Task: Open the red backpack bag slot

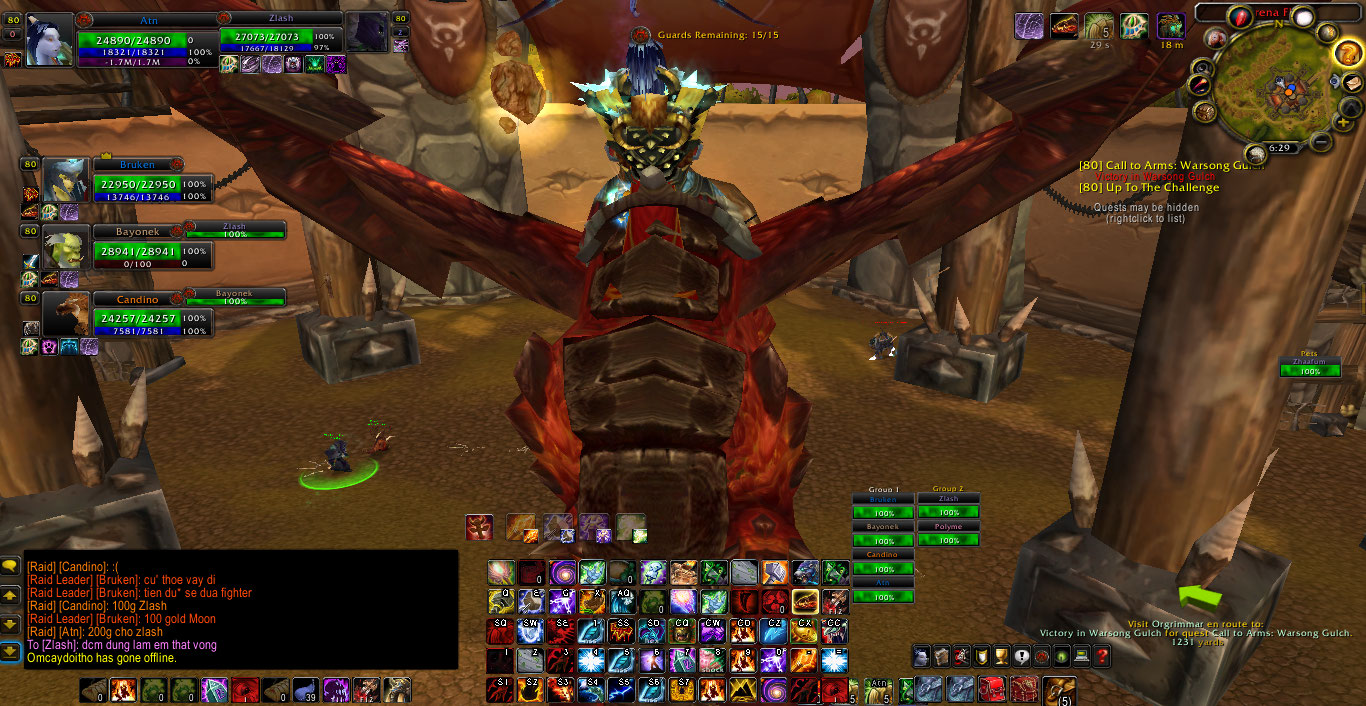Action: (x=991, y=689)
